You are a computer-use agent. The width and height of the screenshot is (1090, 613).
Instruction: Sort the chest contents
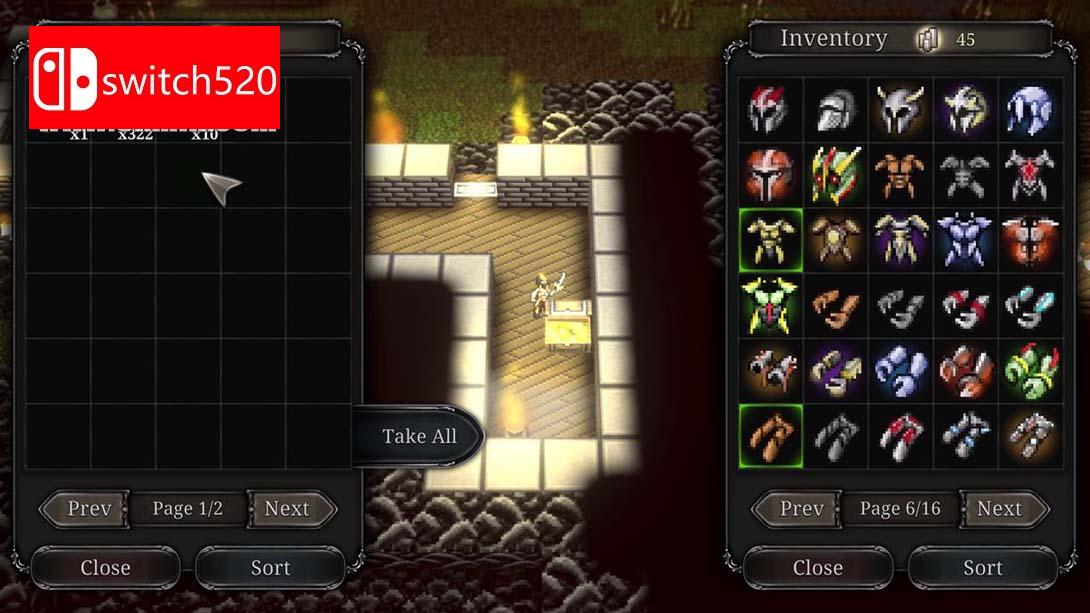(270, 567)
